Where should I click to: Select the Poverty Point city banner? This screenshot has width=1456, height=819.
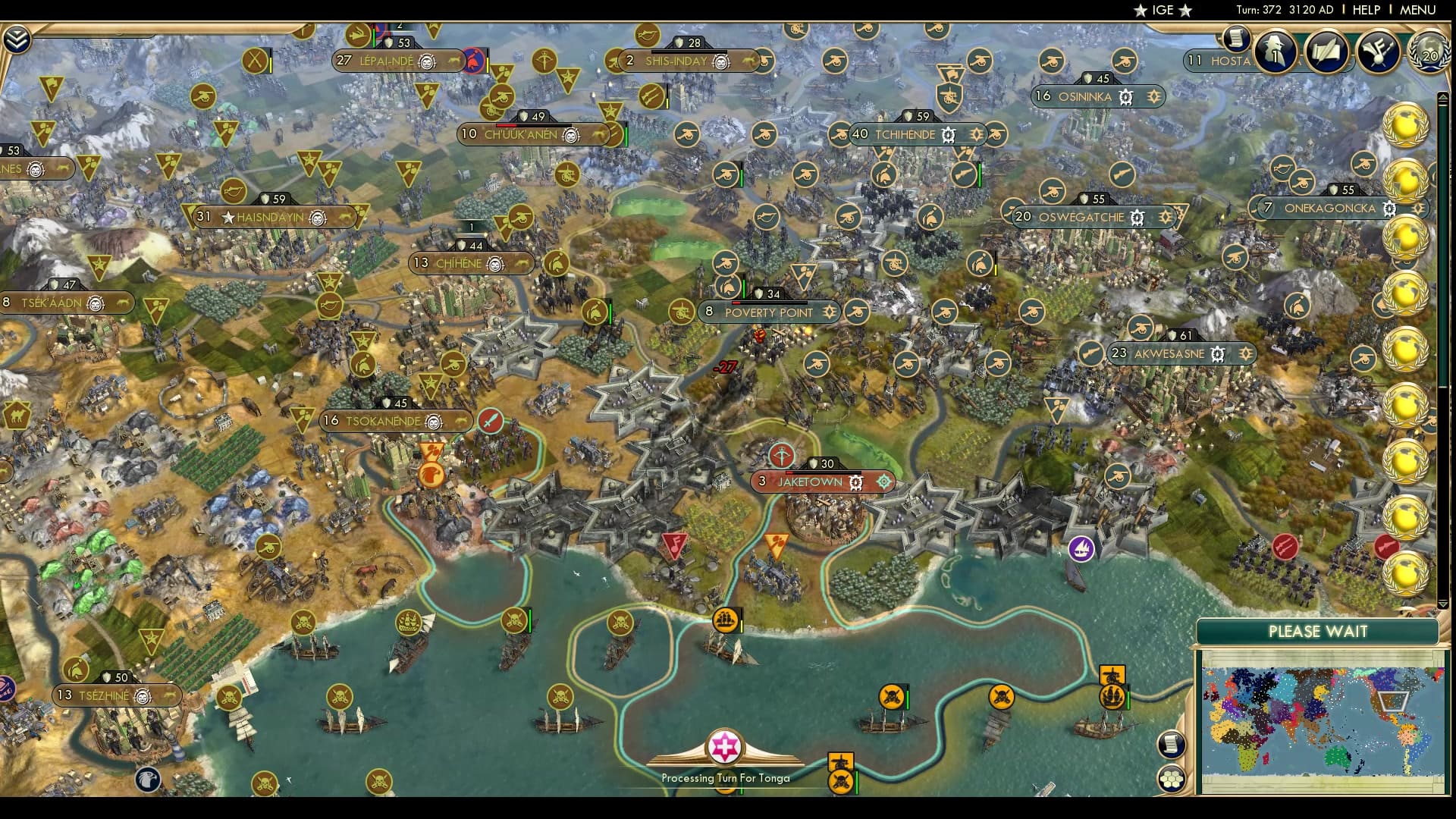768,312
